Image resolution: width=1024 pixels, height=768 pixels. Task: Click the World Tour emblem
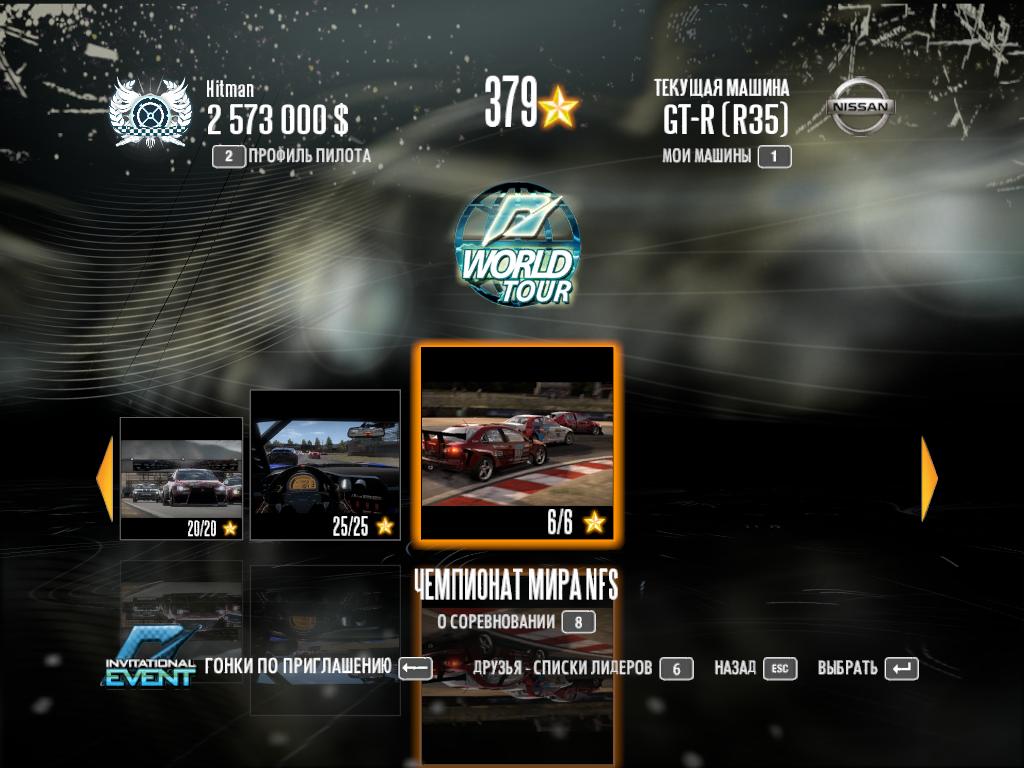click(x=516, y=245)
